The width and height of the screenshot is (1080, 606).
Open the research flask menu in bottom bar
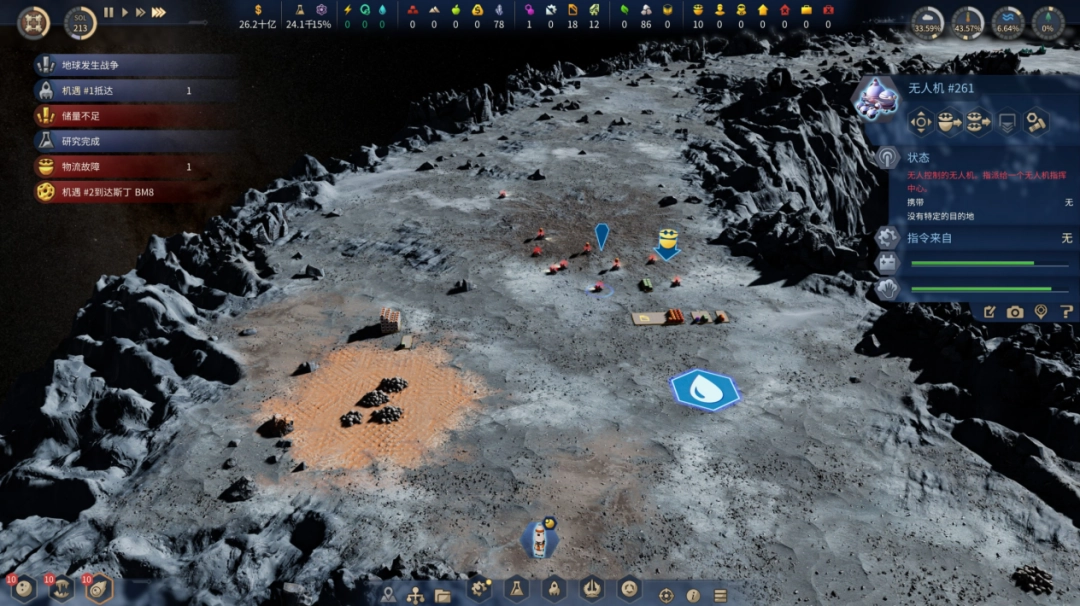click(x=516, y=590)
